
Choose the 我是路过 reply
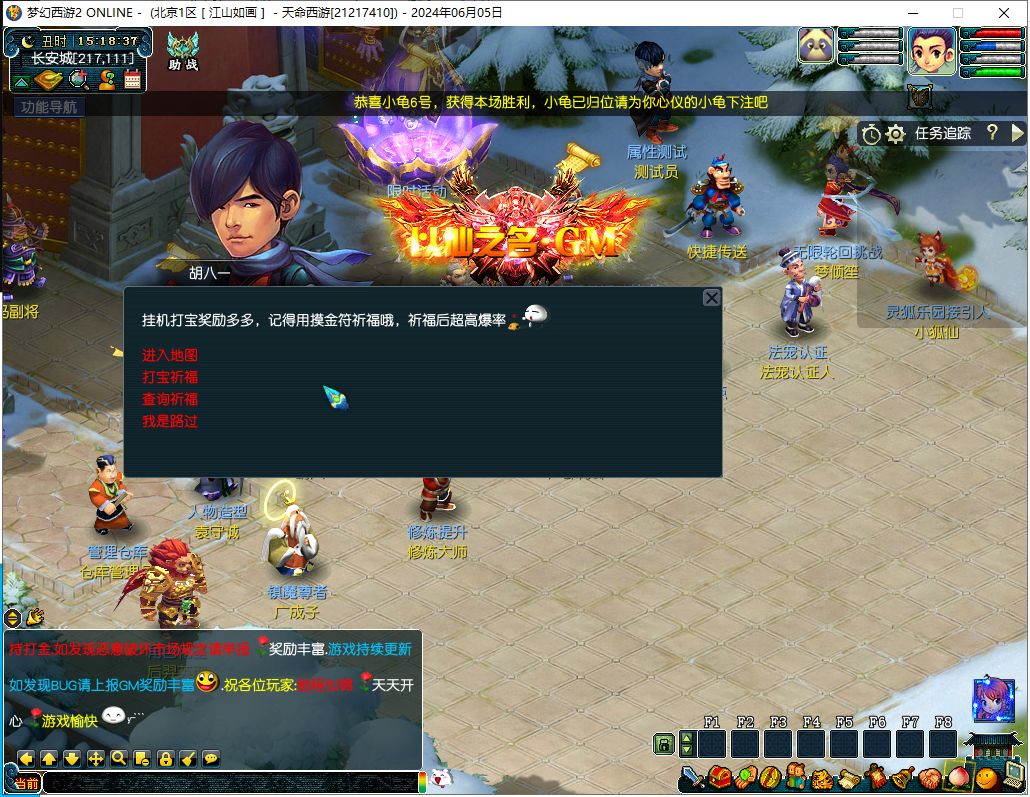[170, 421]
